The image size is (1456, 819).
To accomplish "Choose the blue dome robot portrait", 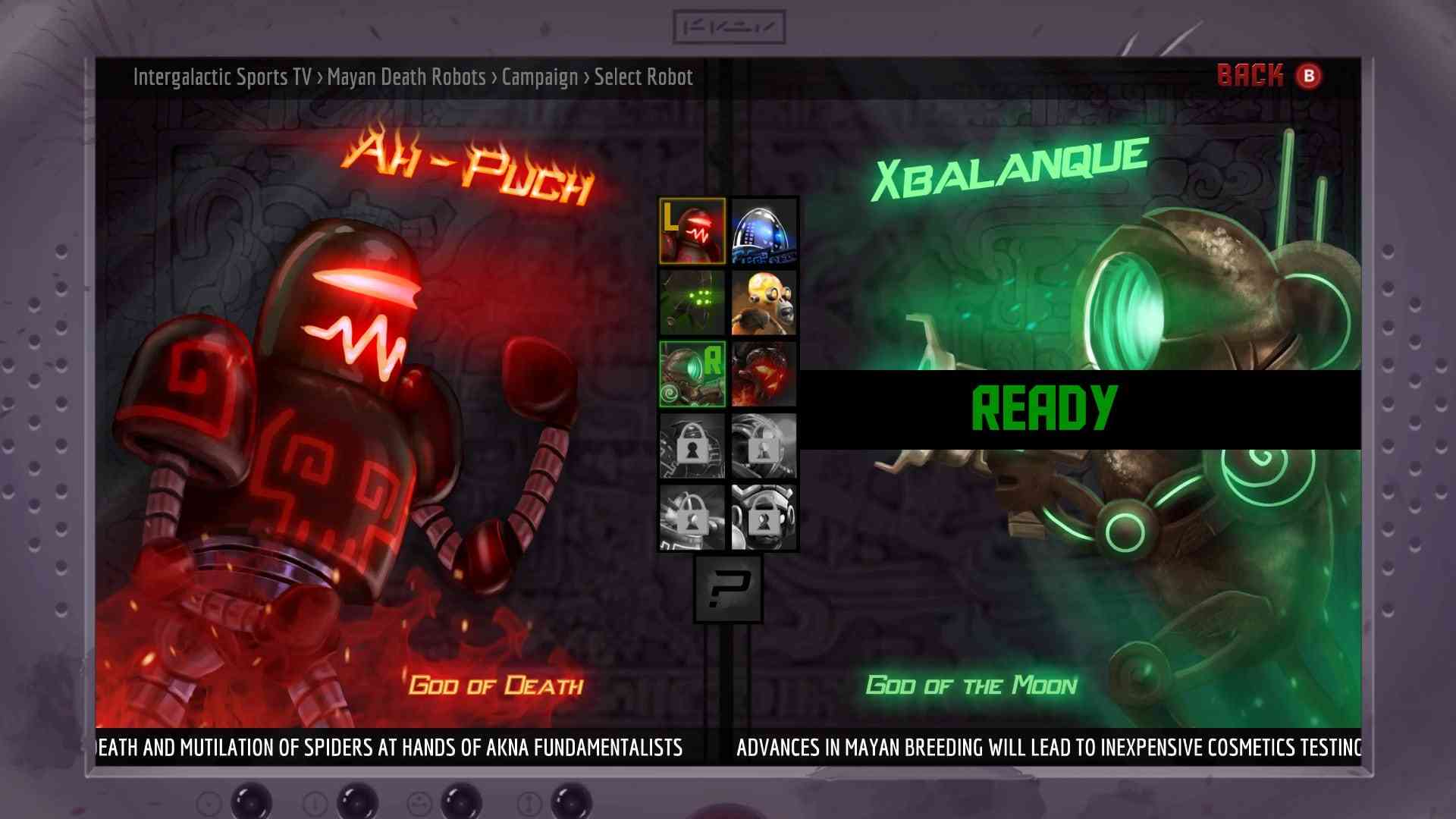I will pyautogui.click(x=764, y=231).
